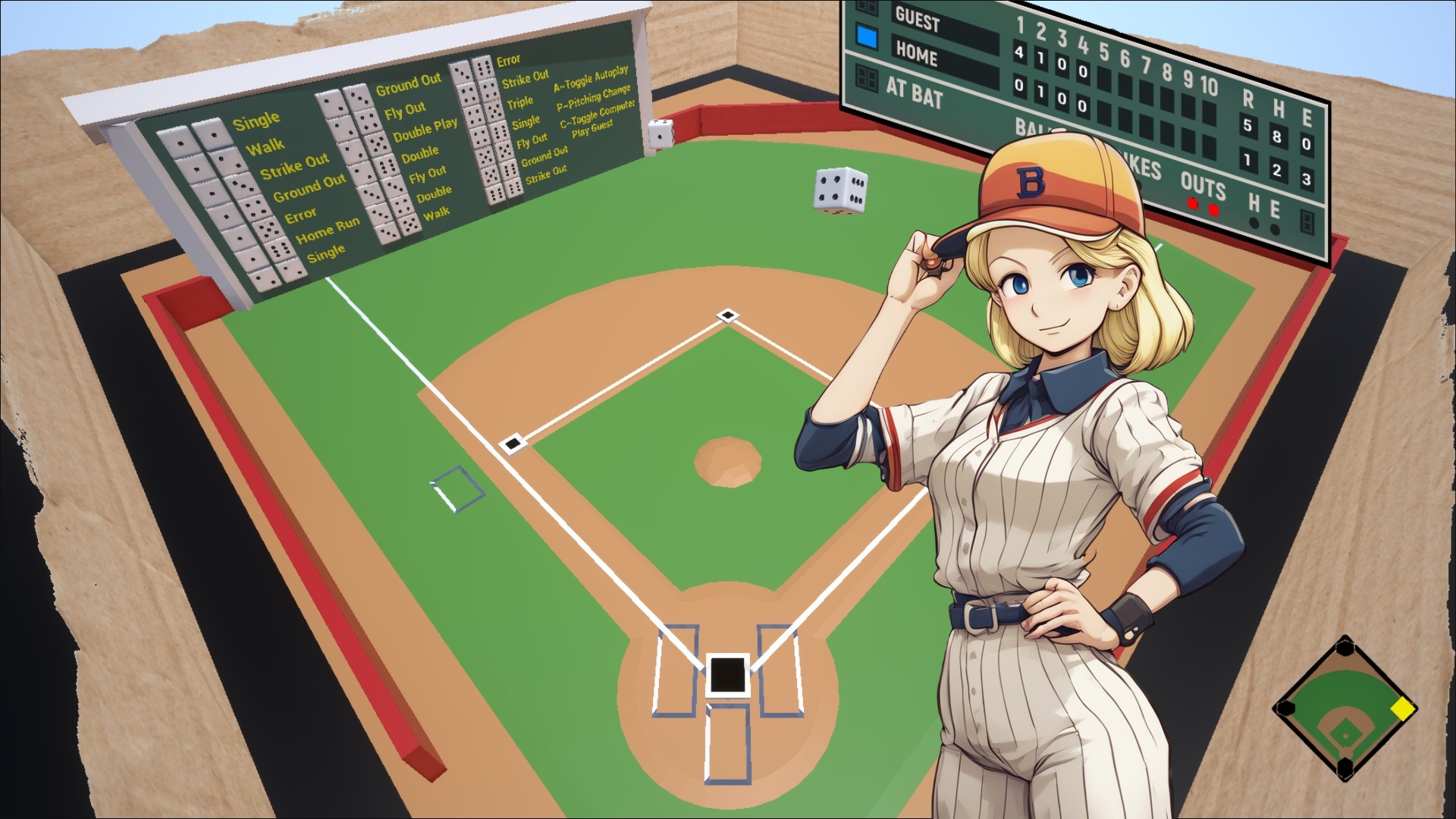Click the dice icon beside the GUEST row
This screenshot has height=819, width=1456.
[x=866, y=8]
